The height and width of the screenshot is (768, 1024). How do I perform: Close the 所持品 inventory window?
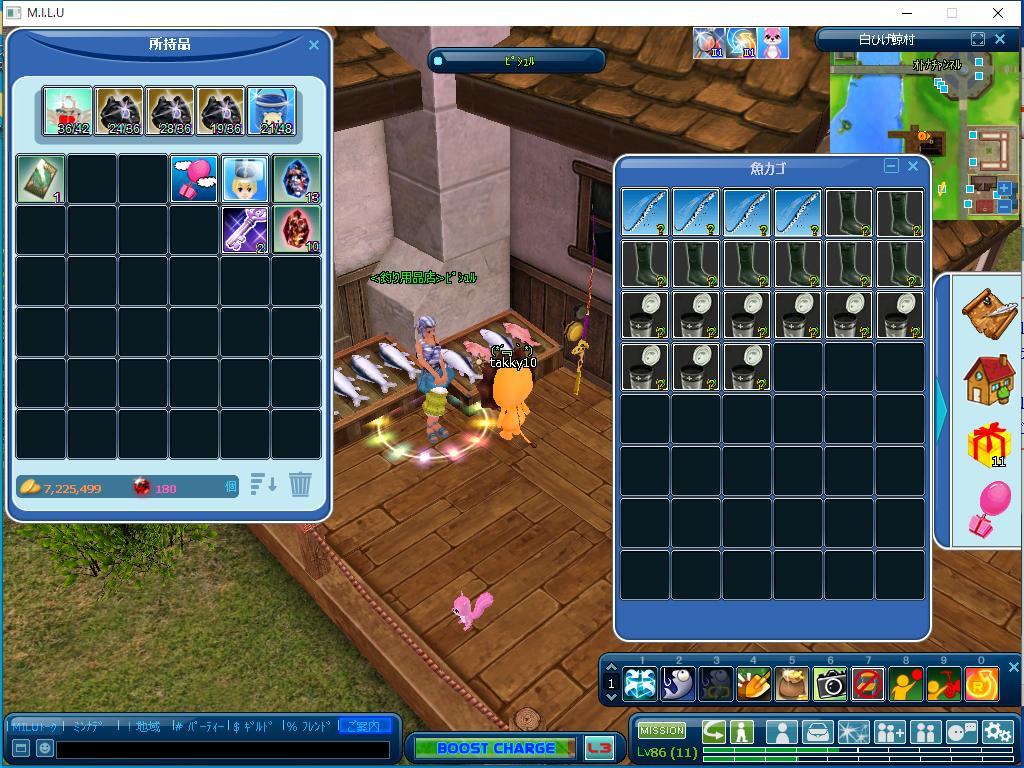[314, 45]
